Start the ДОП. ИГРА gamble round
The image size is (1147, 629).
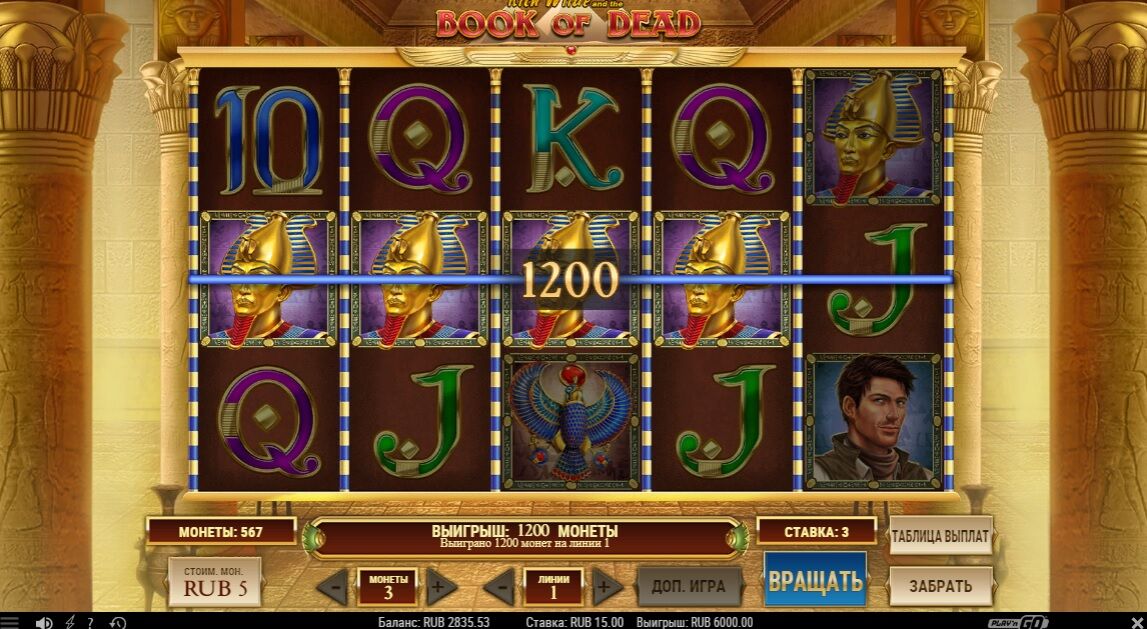click(689, 585)
